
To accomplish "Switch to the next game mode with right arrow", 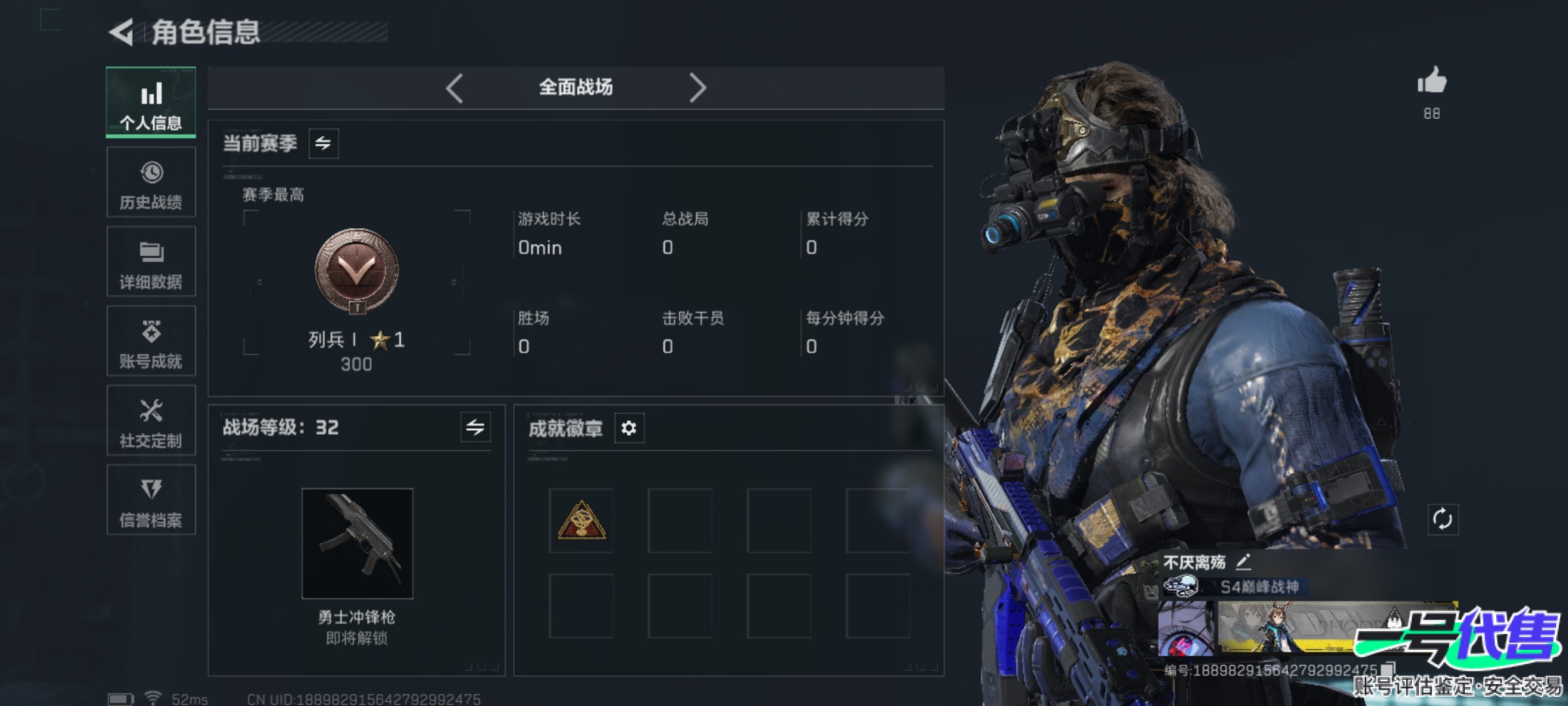I will [698, 88].
